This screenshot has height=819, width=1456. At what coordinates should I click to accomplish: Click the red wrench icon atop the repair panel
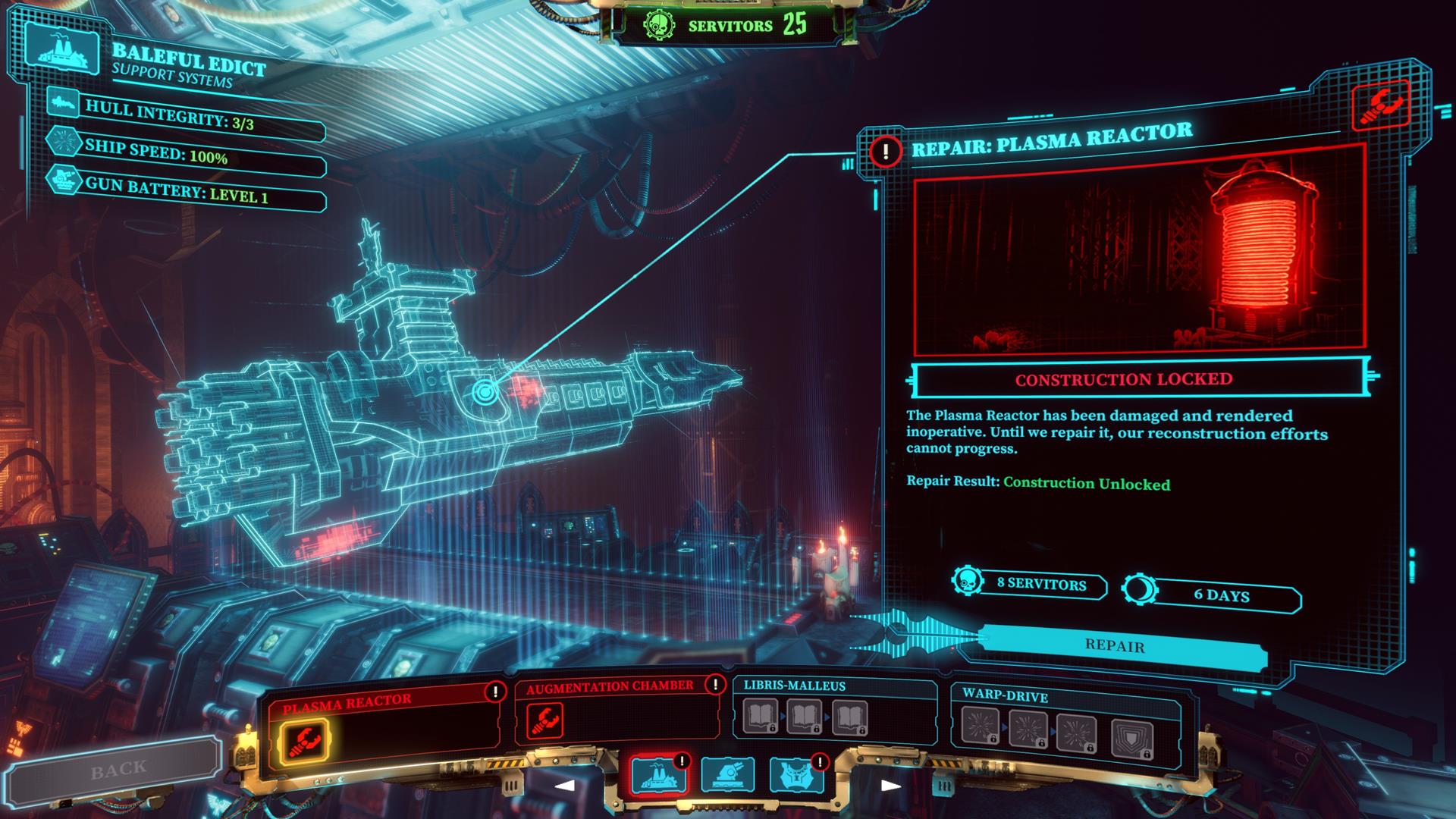(1380, 106)
